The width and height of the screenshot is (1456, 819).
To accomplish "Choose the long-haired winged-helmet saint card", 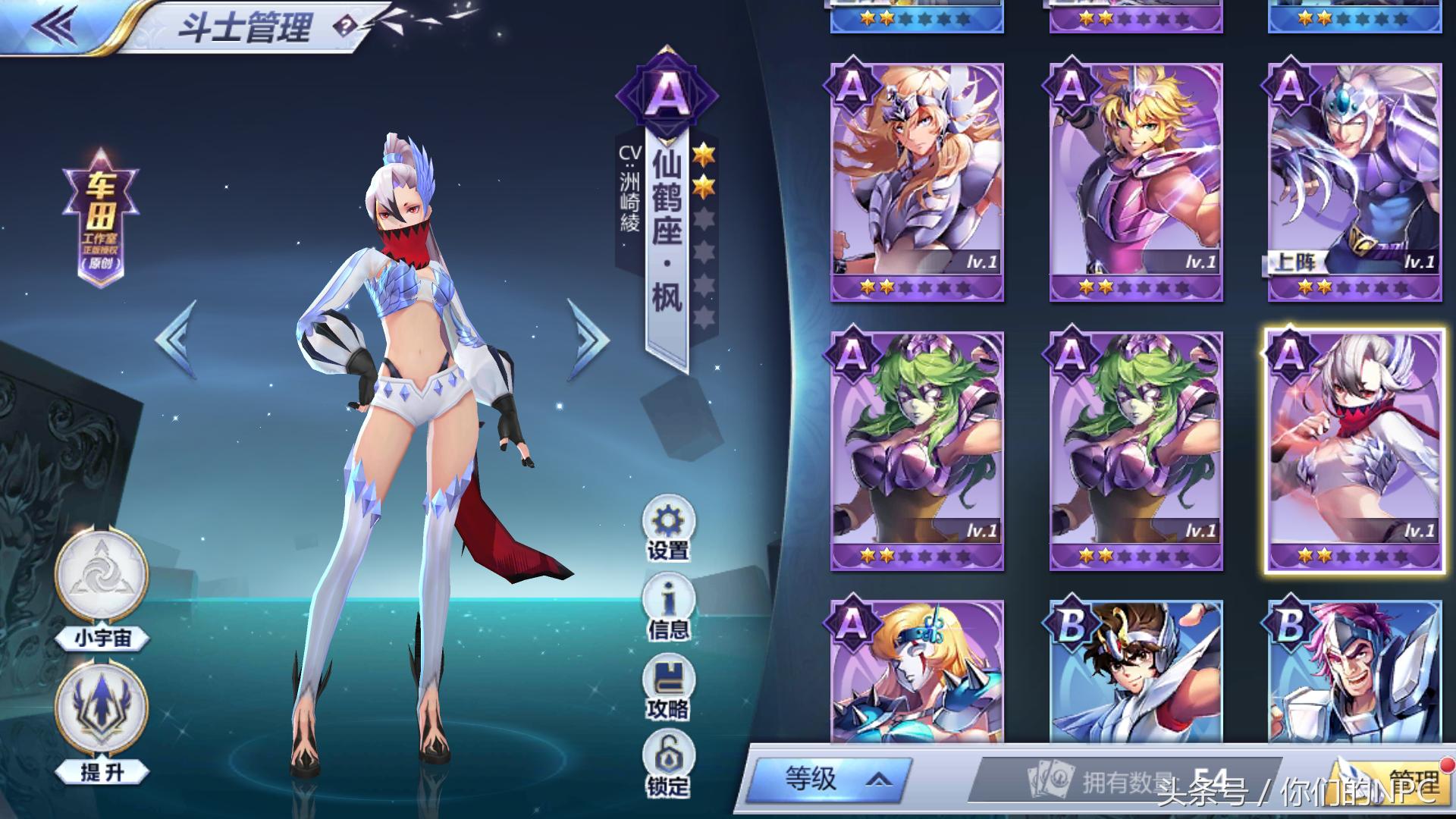I will (x=917, y=182).
